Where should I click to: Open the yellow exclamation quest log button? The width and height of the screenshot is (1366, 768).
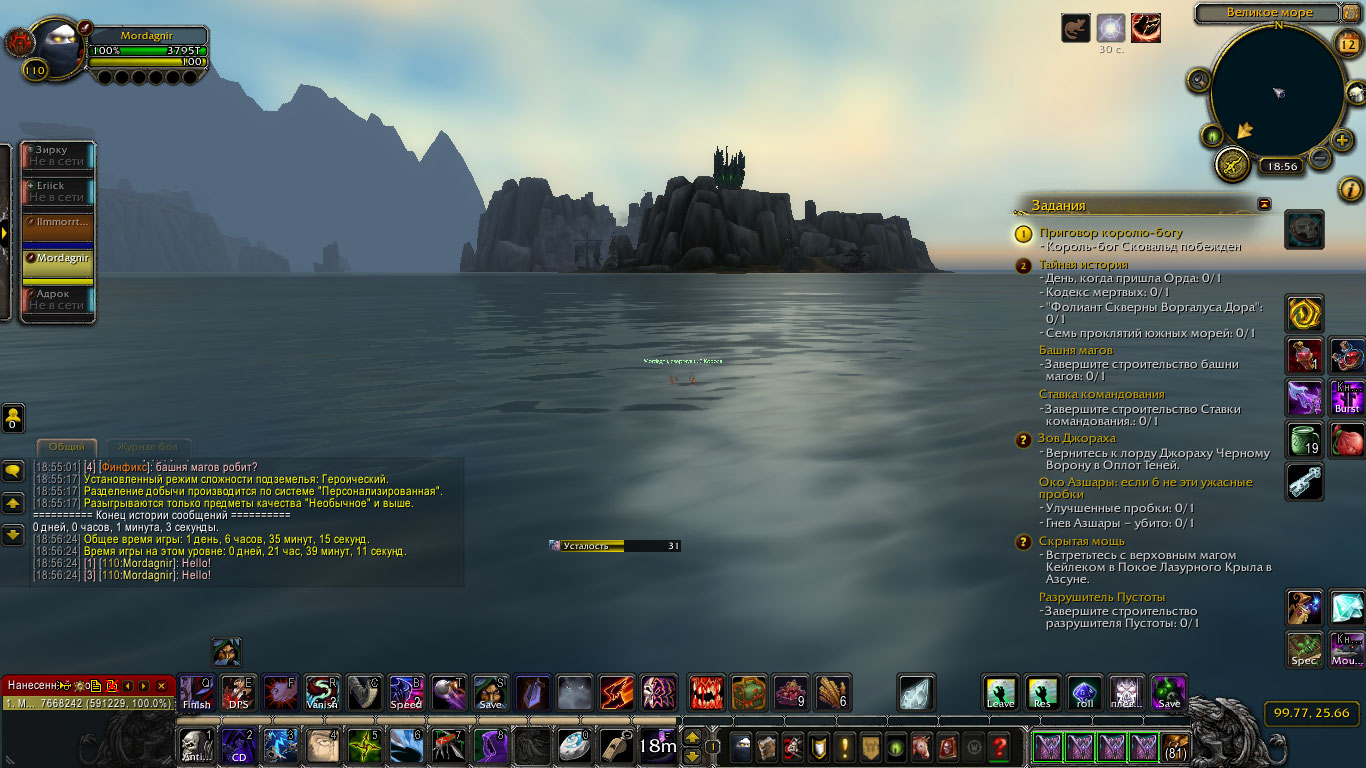click(x=845, y=747)
